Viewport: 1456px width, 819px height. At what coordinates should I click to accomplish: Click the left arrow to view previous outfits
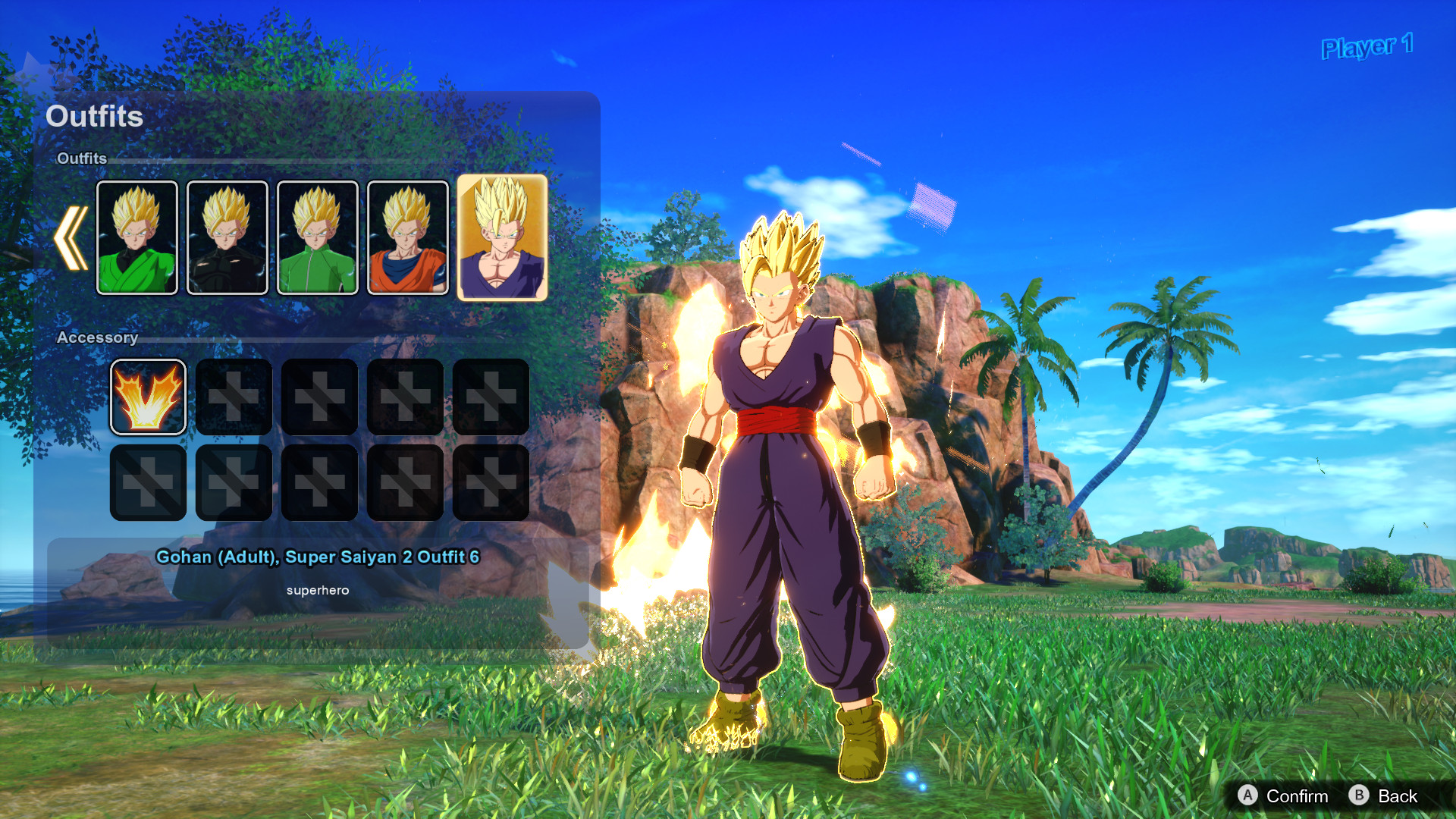(x=72, y=237)
